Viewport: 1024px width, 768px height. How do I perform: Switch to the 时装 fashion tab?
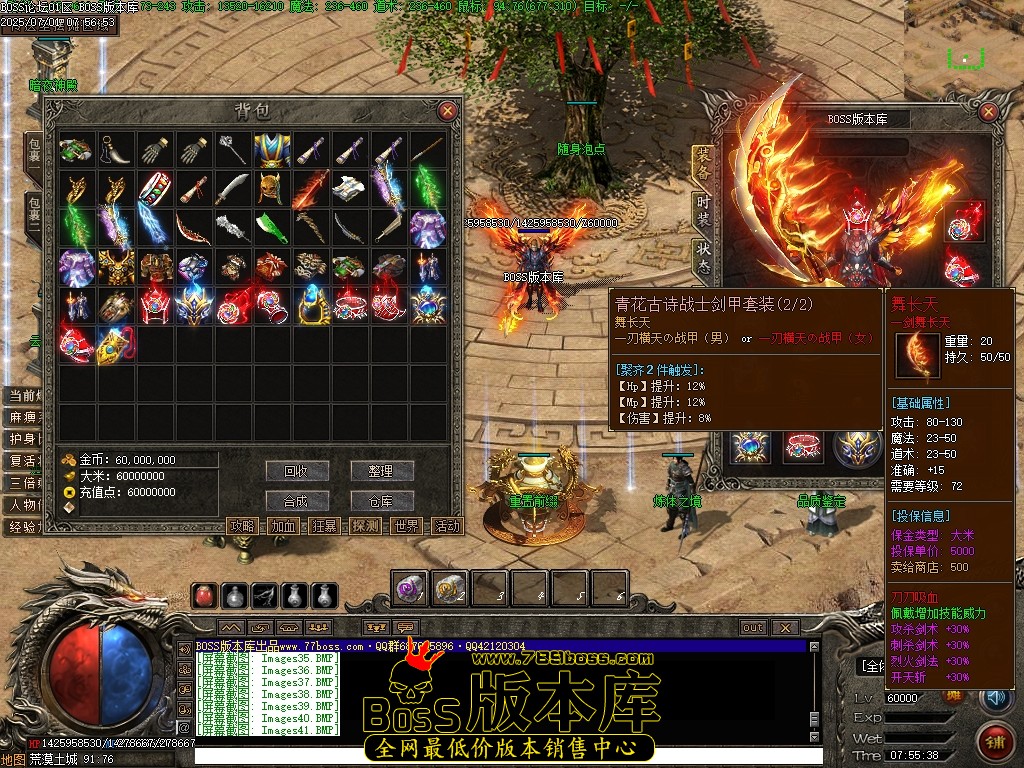(704, 214)
